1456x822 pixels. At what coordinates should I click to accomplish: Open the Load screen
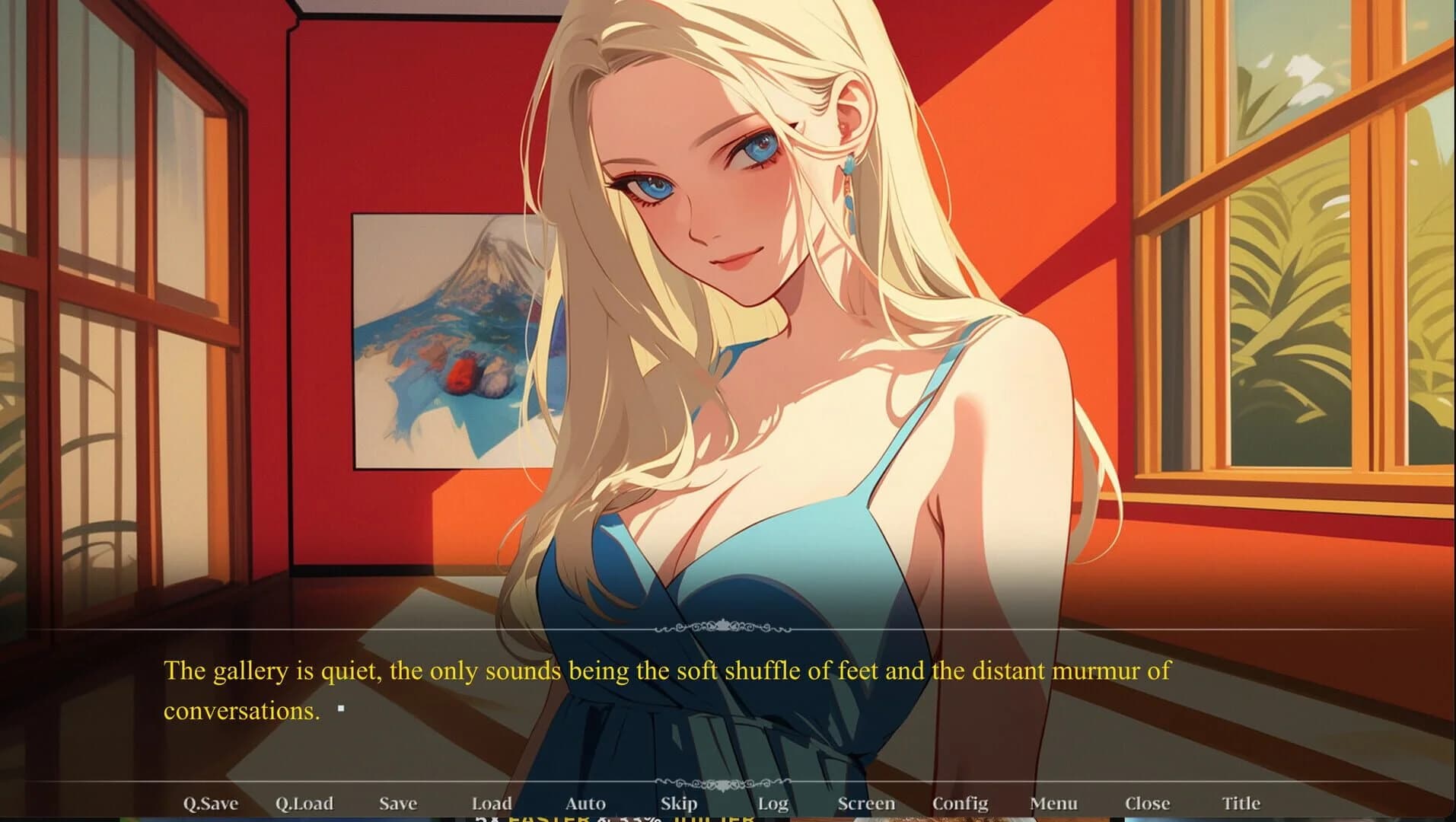pos(491,803)
